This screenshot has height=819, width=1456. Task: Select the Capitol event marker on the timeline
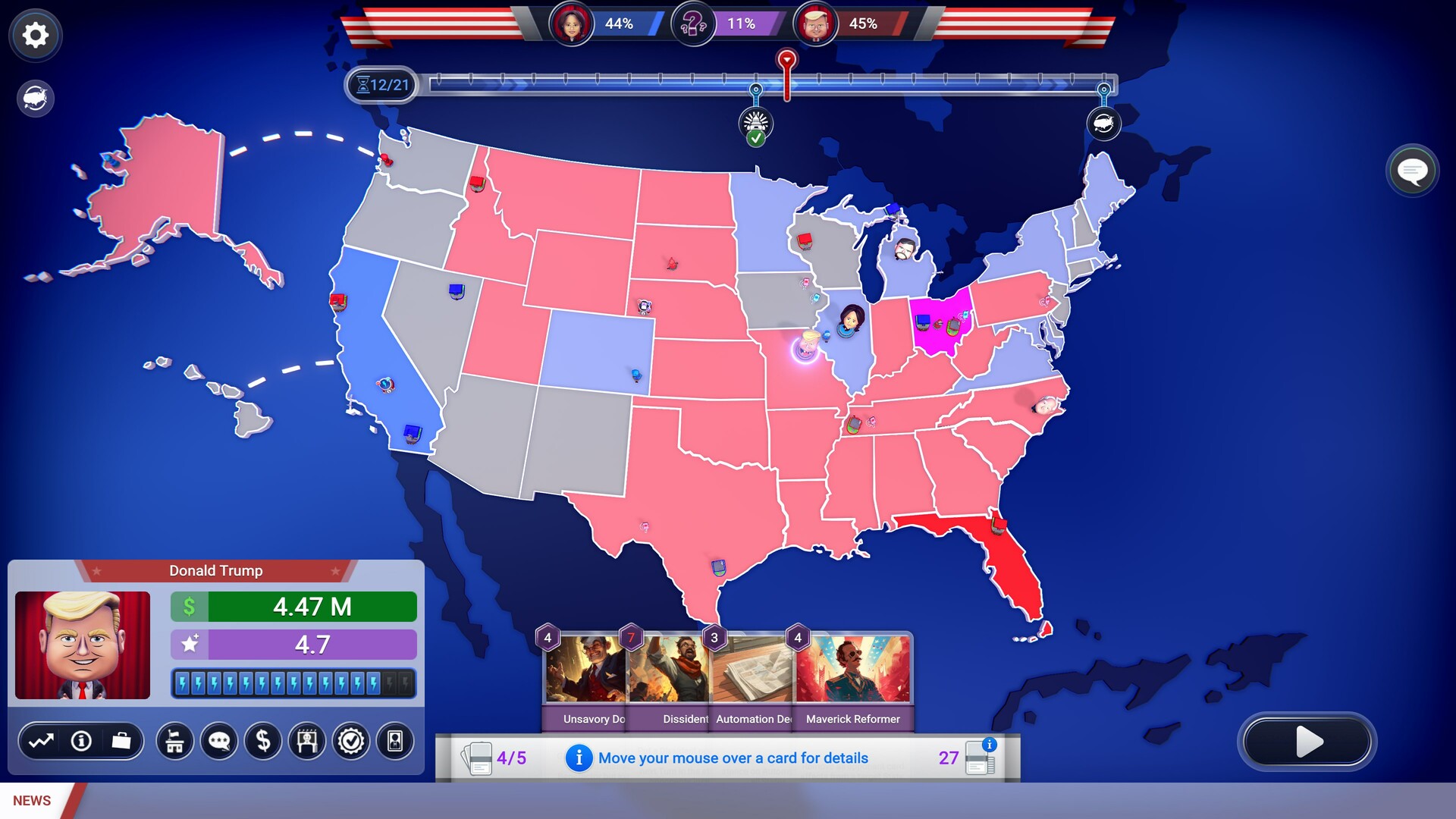(x=756, y=124)
